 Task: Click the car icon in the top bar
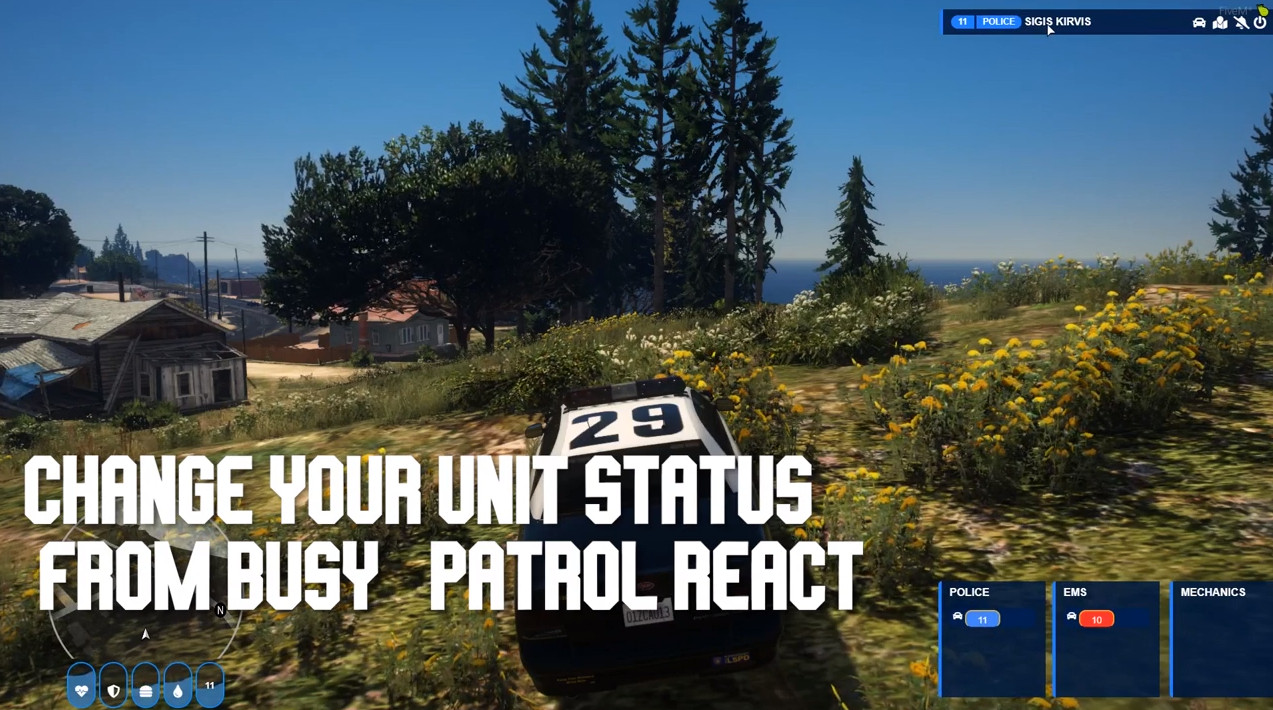tap(1199, 22)
